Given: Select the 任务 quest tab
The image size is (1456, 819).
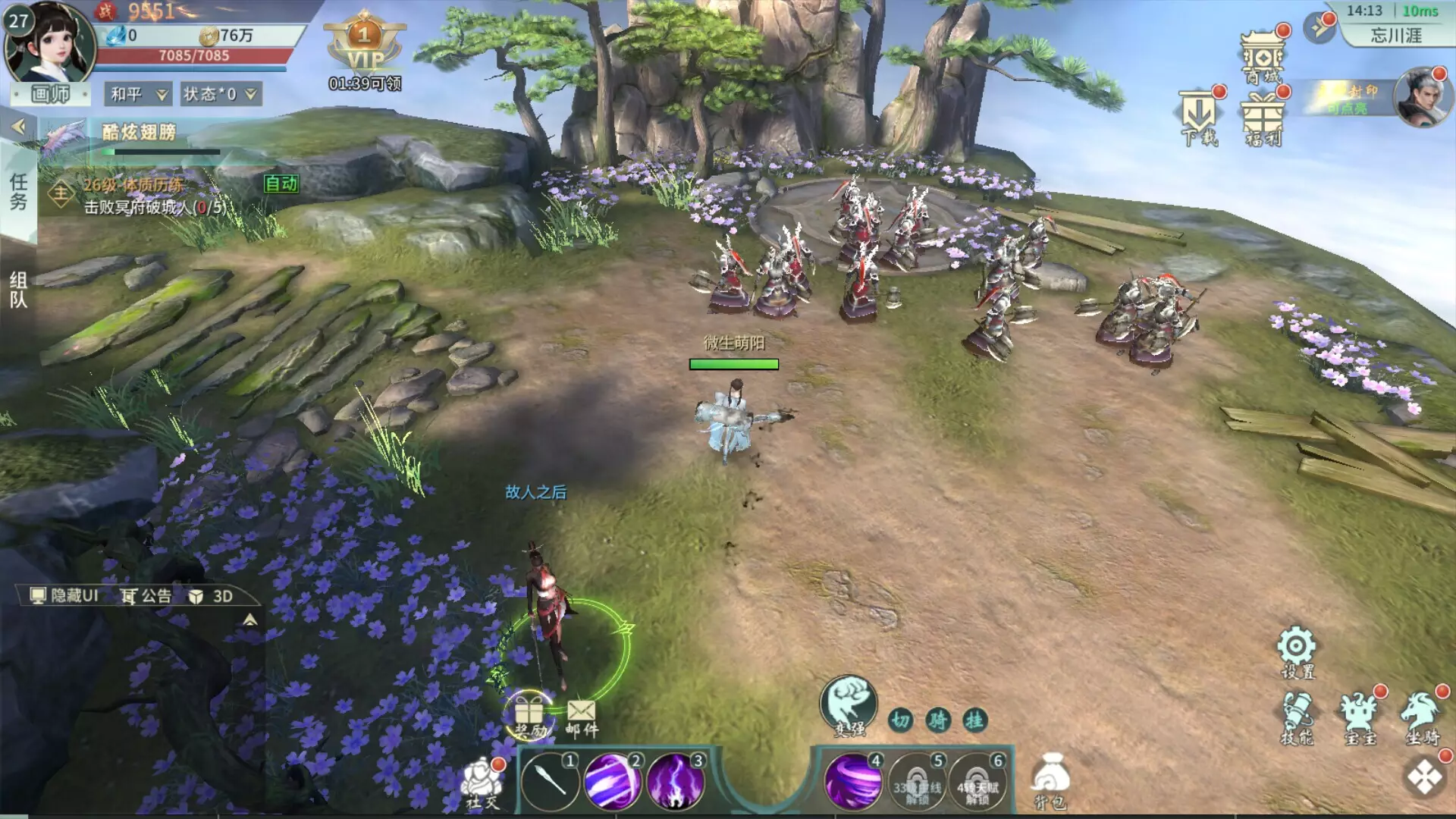Looking at the screenshot, I should pyautogui.click(x=18, y=191).
